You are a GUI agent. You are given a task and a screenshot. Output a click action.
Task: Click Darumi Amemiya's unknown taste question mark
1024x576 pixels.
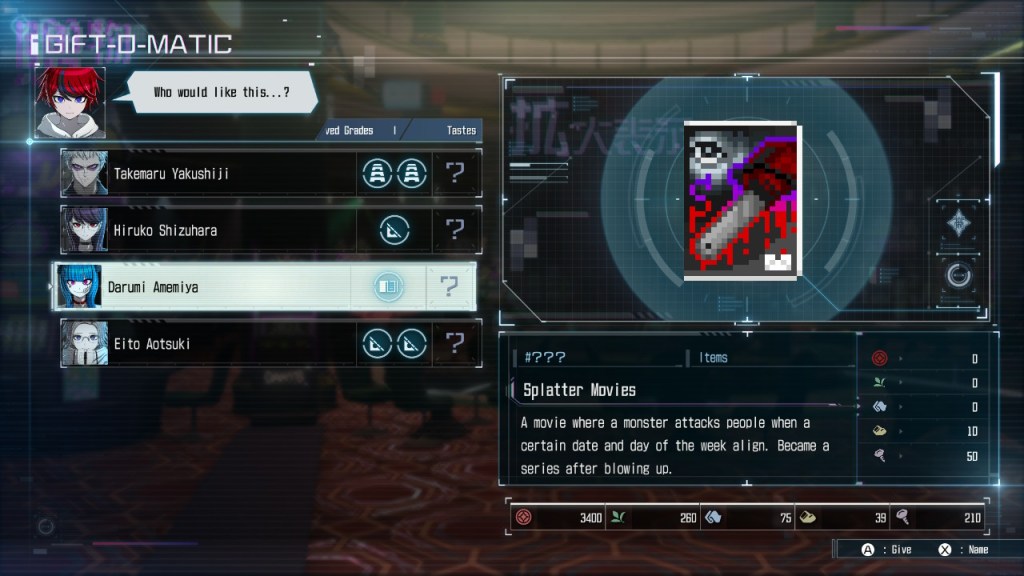point(449,287)
